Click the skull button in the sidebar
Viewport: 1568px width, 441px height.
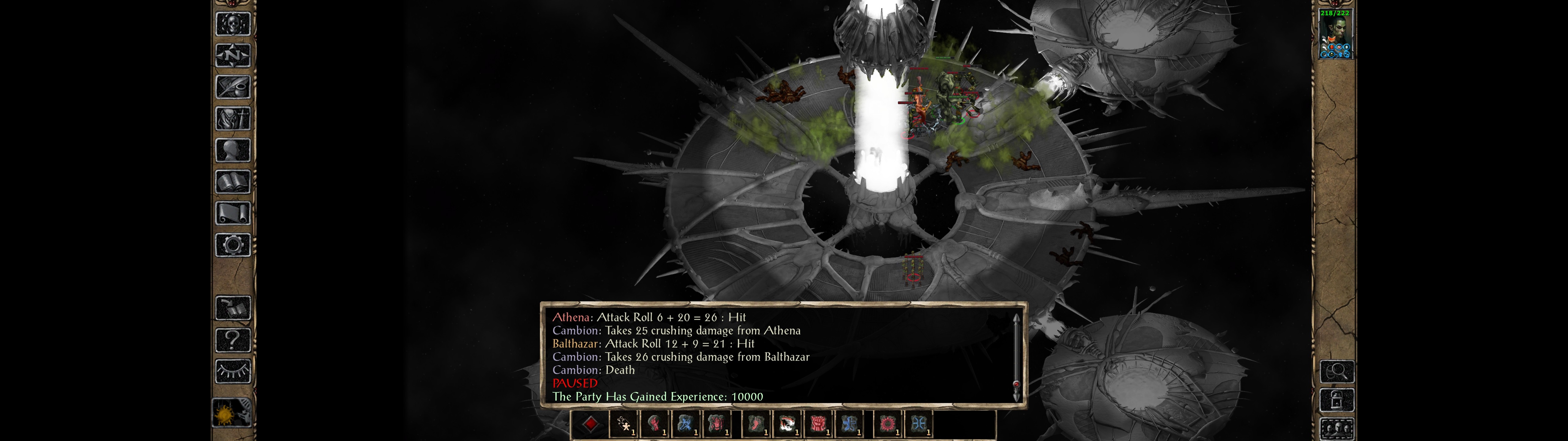232,24
